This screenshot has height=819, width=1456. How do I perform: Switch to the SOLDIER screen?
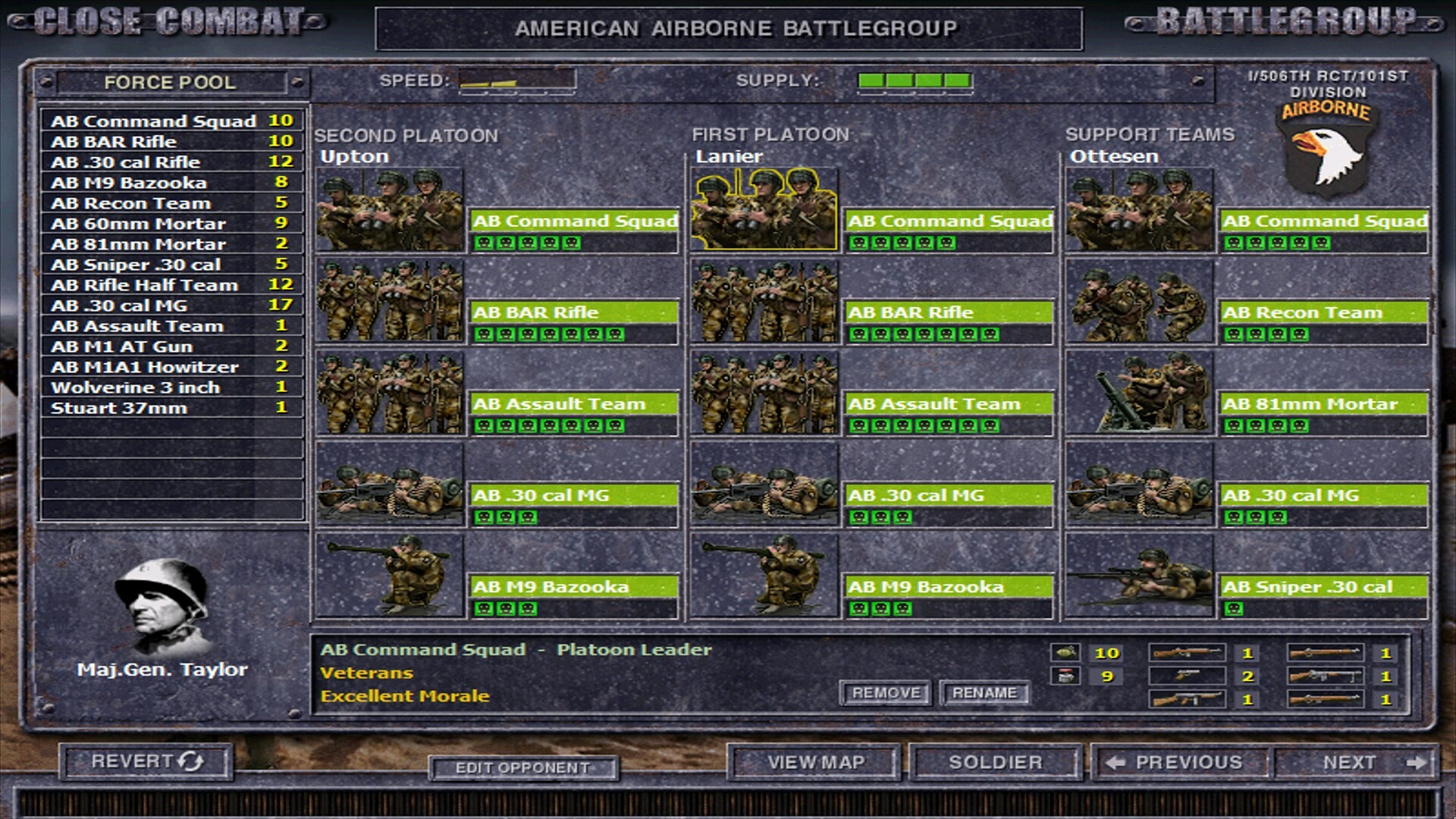993,762
